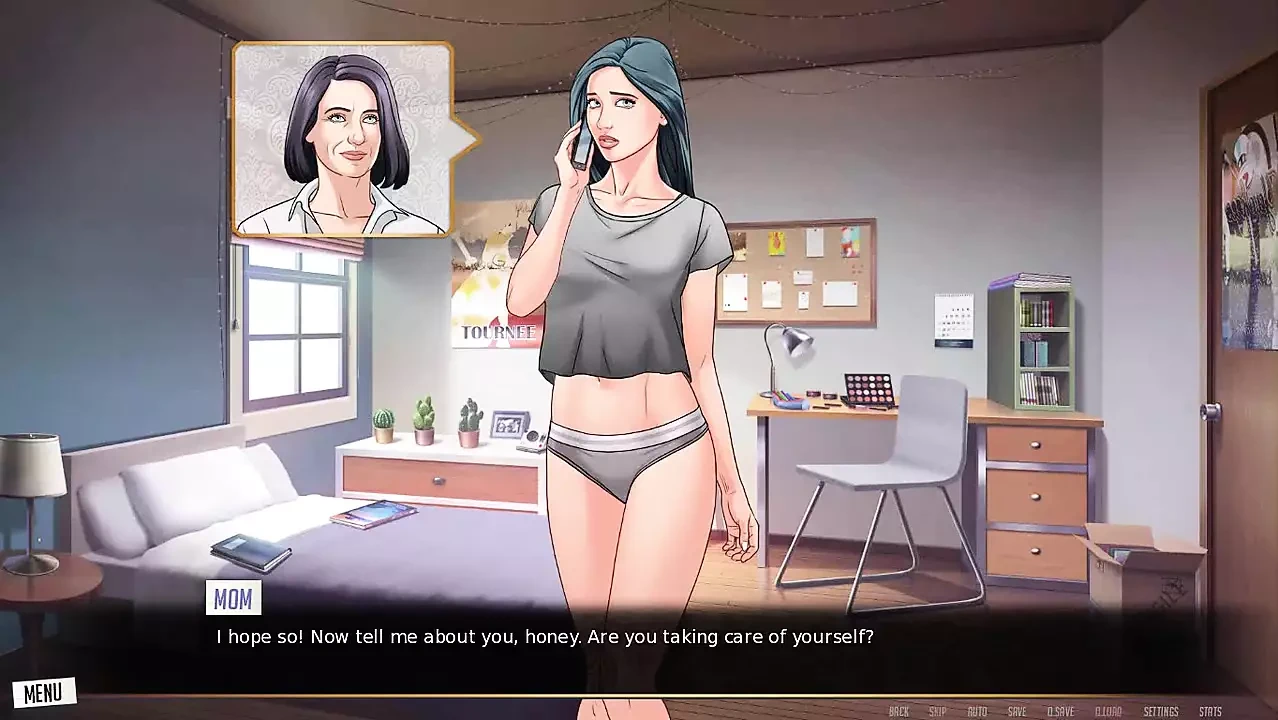Toggle Auto dialogue advance
The image size is (1278, 720).
click(977, 711)
